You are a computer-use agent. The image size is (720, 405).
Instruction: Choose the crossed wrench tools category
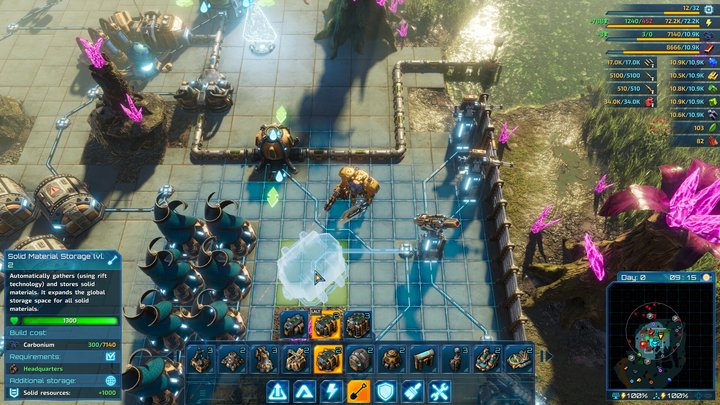tap(440, 391)
